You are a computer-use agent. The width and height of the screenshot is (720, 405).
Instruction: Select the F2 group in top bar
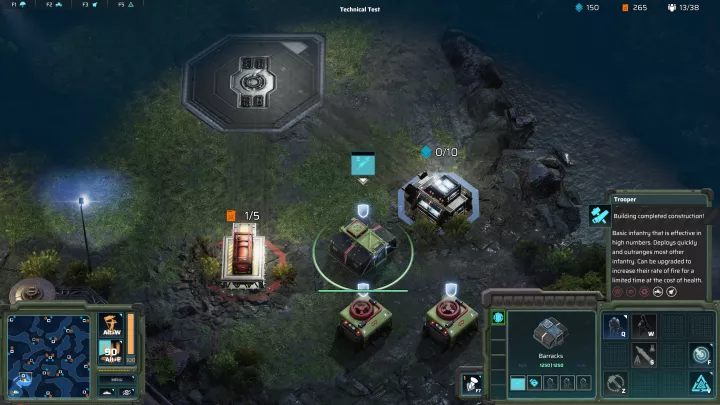click(54, 5)
